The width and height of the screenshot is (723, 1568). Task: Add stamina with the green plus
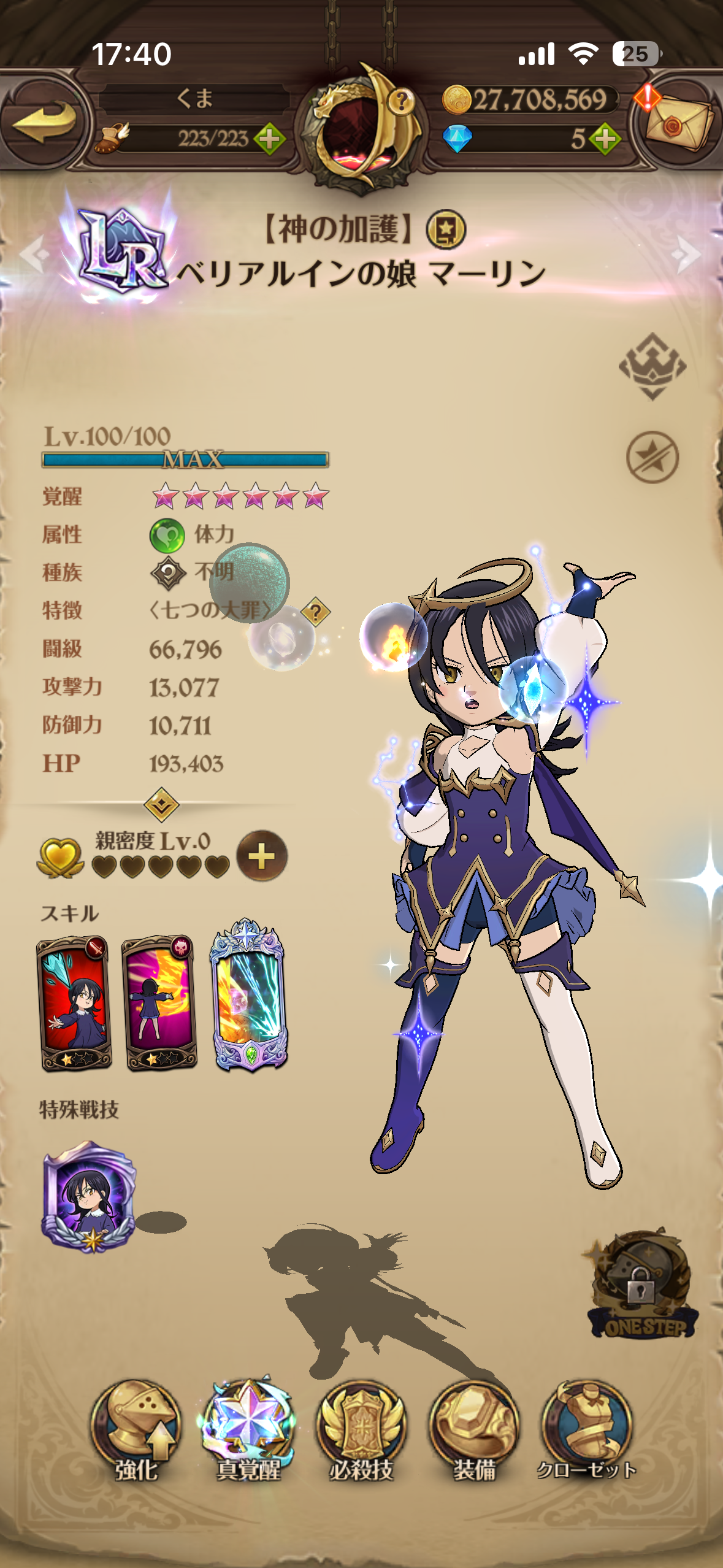tap(269, 139)
